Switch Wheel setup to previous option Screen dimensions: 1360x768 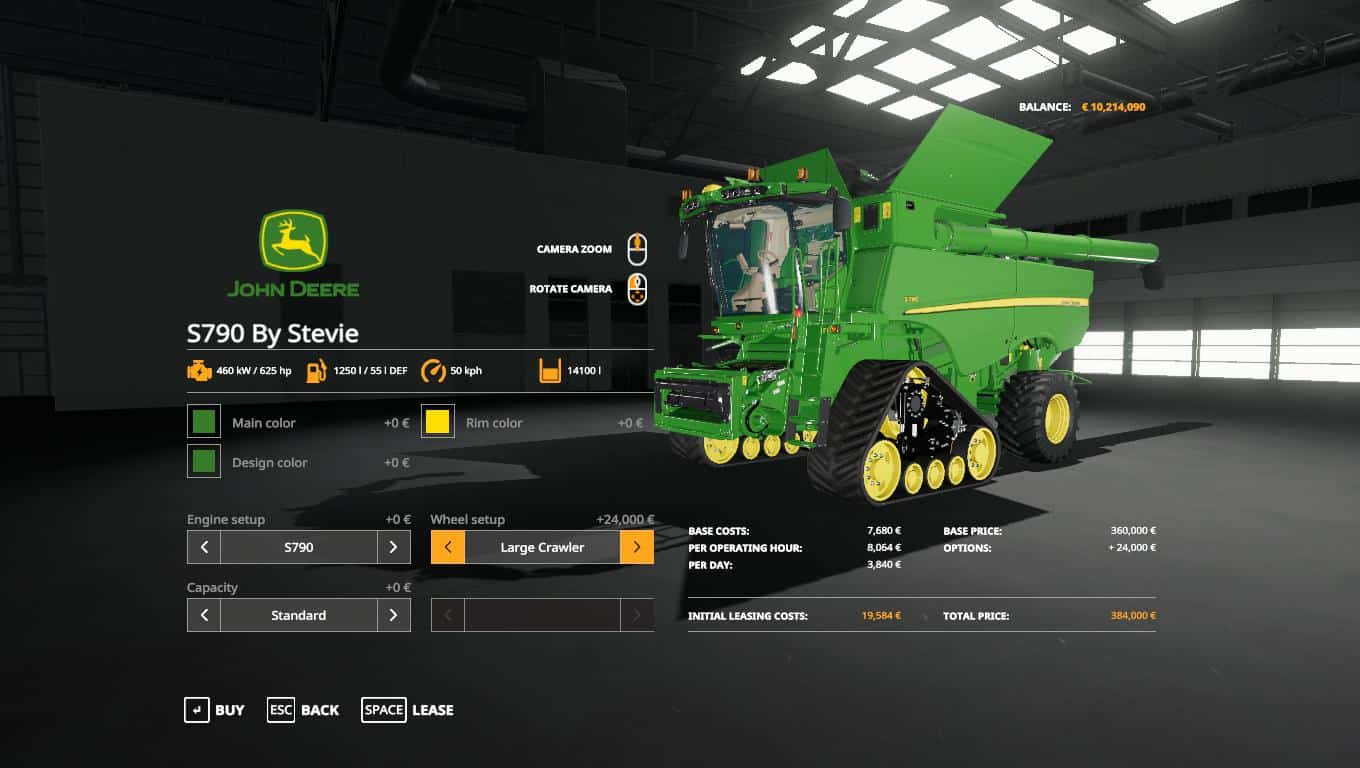(448, 547)
